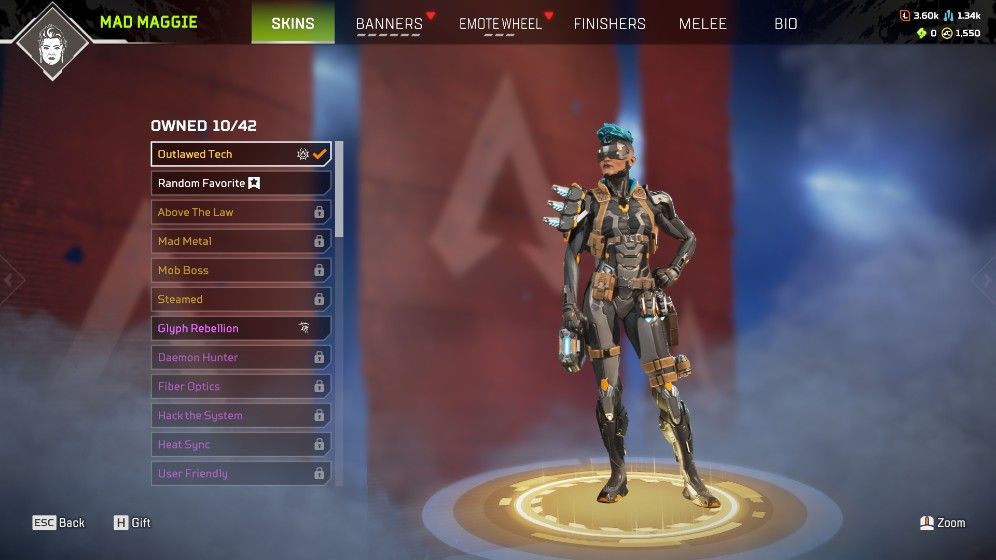Select the Fiber Optics skin
This screenshot has width=996, height=560.
(241, 386)
